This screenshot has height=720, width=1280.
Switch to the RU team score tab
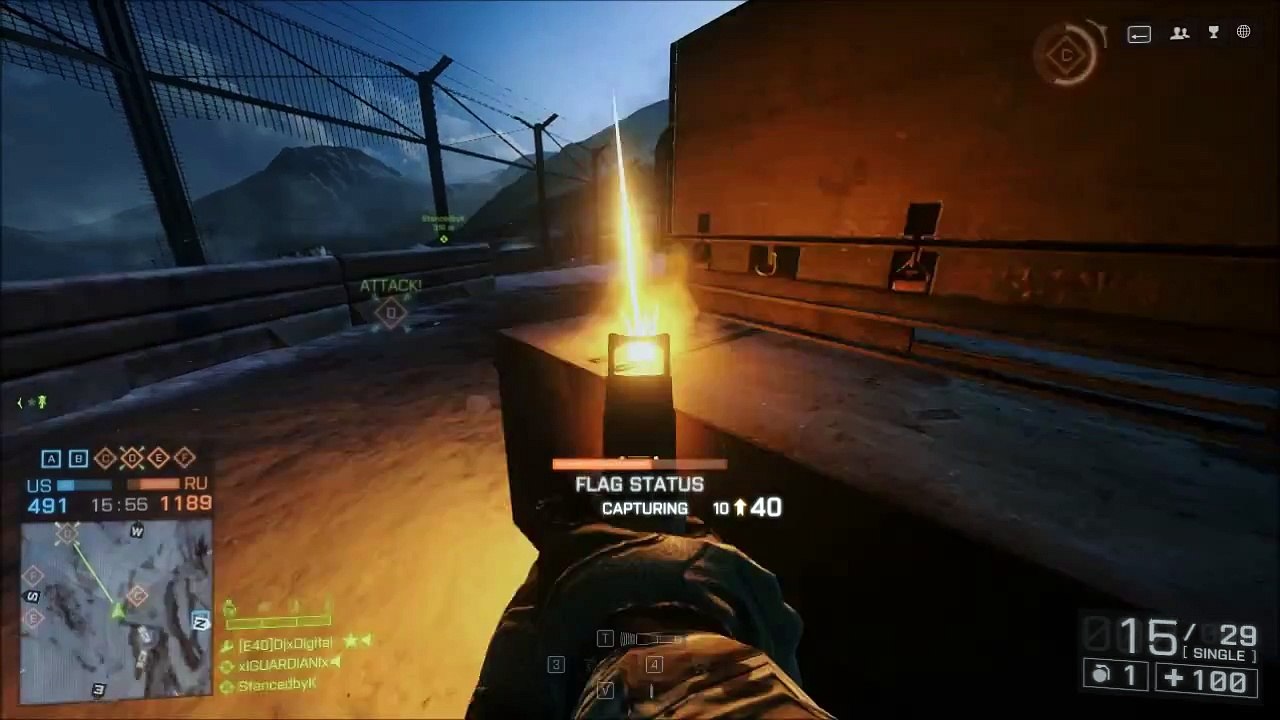coord(196,484)
